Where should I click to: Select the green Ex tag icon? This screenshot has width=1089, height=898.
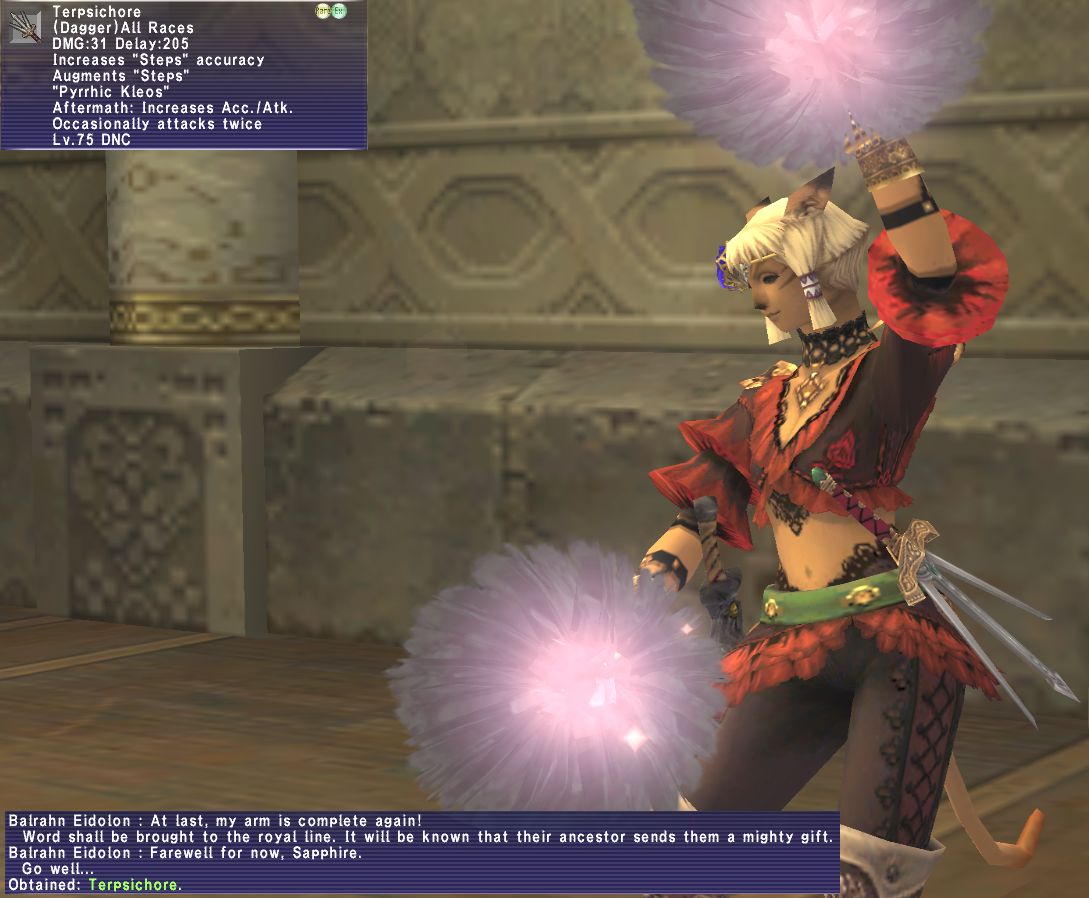coord(339,12)
